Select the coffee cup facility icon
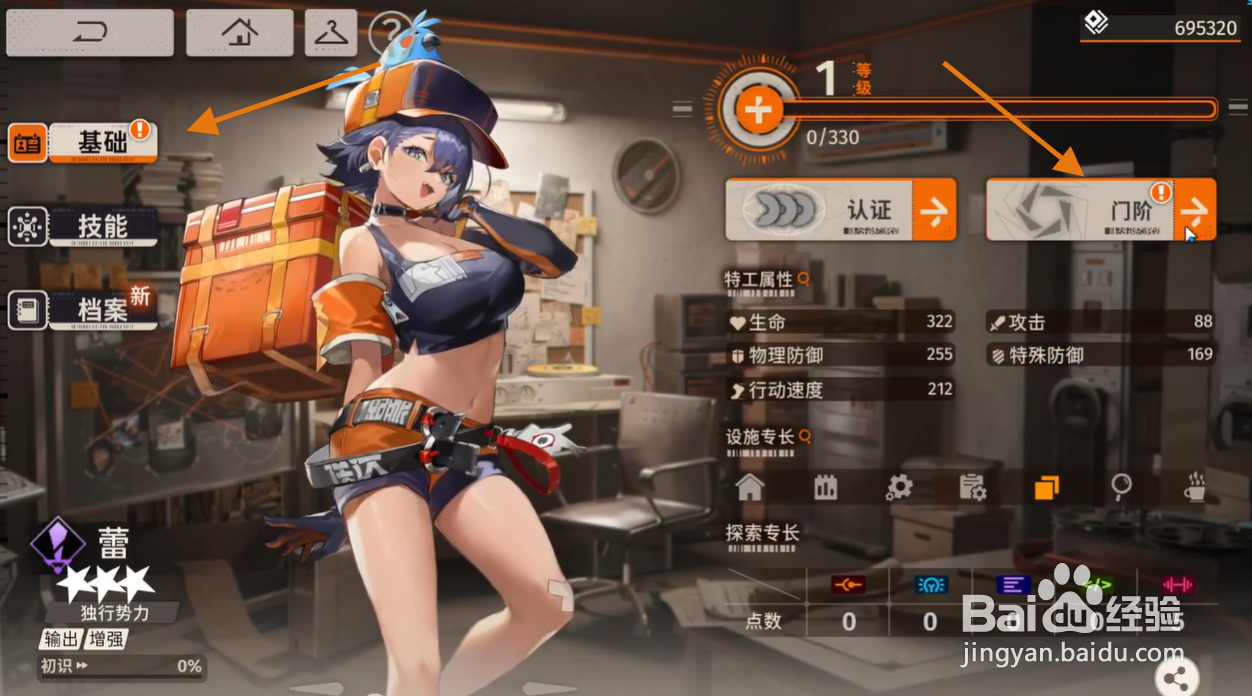The height and width of the screenshot is (696, 1252). [x=1194, y=488]
